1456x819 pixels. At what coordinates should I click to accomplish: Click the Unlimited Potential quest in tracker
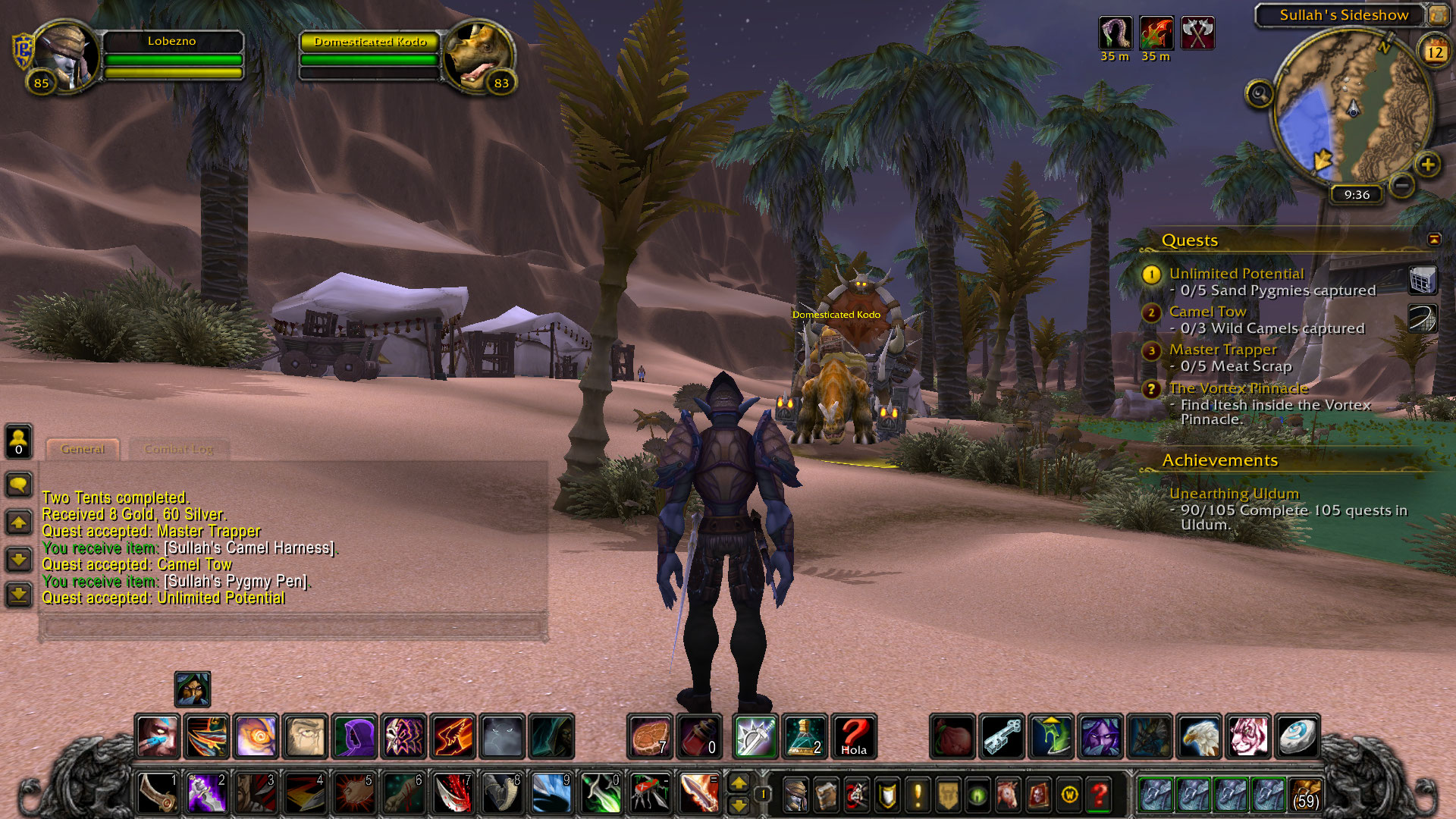pyautogui.click(x=1236, y=274)
